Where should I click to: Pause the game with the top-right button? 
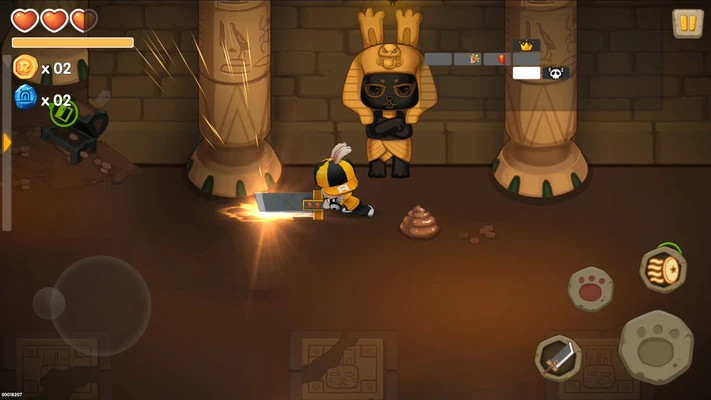[x=687, y=23]
